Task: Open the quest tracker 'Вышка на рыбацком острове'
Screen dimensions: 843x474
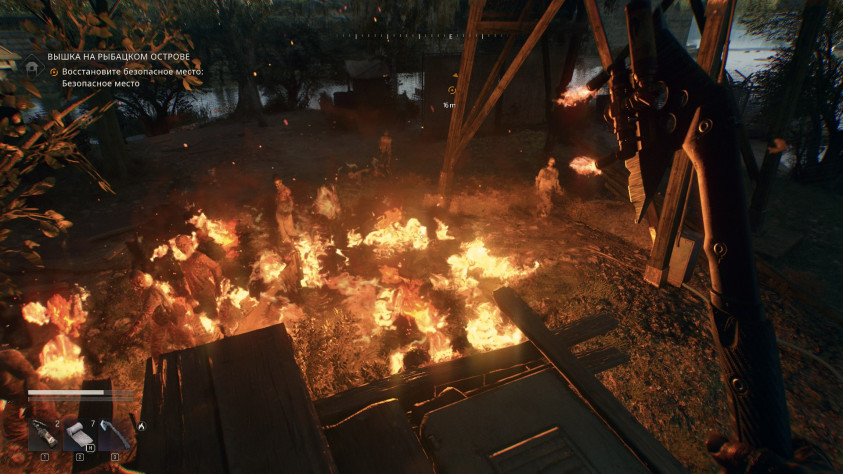Action: 119,57
